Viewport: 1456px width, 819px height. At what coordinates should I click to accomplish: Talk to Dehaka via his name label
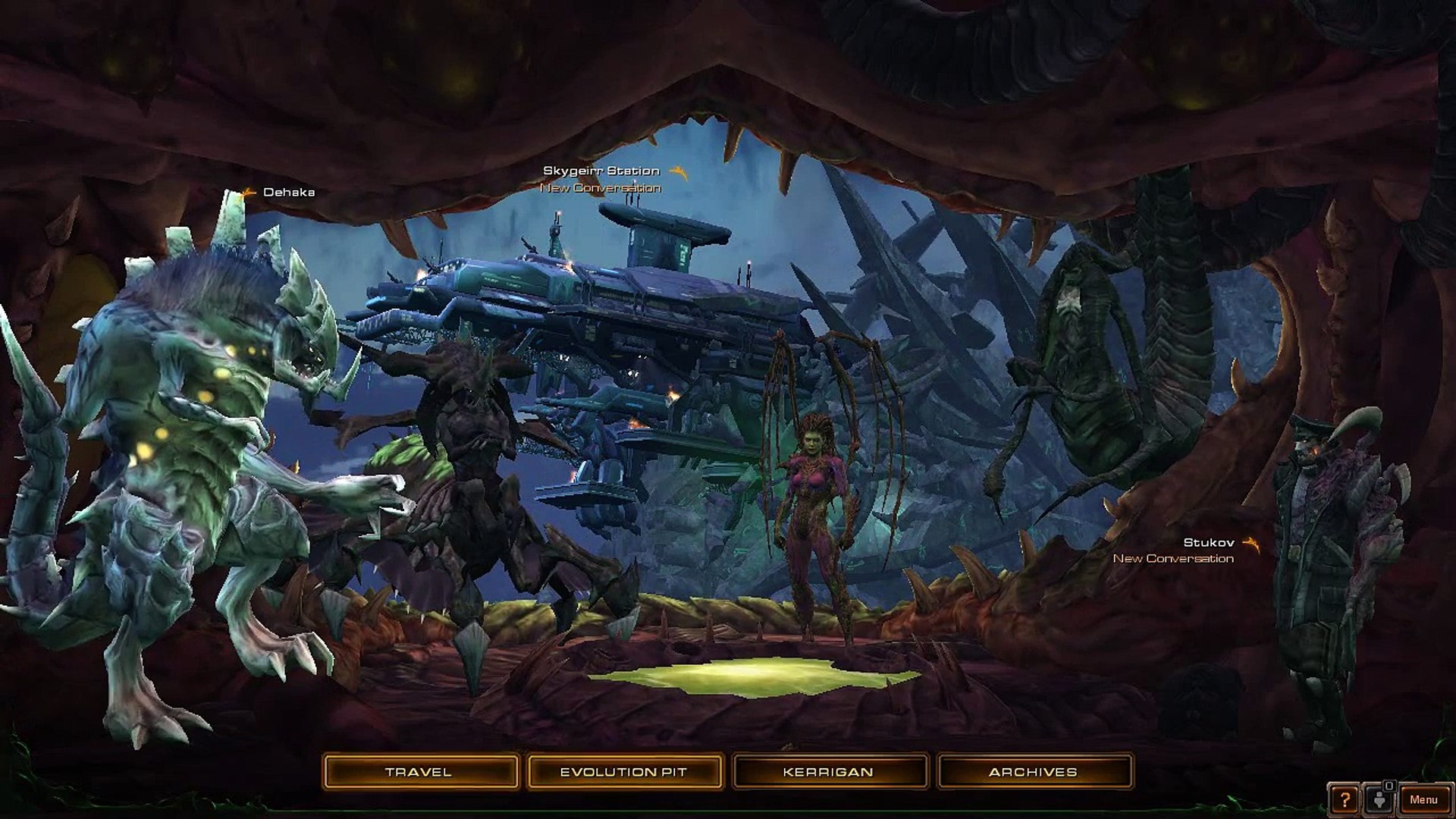(288, 192)
